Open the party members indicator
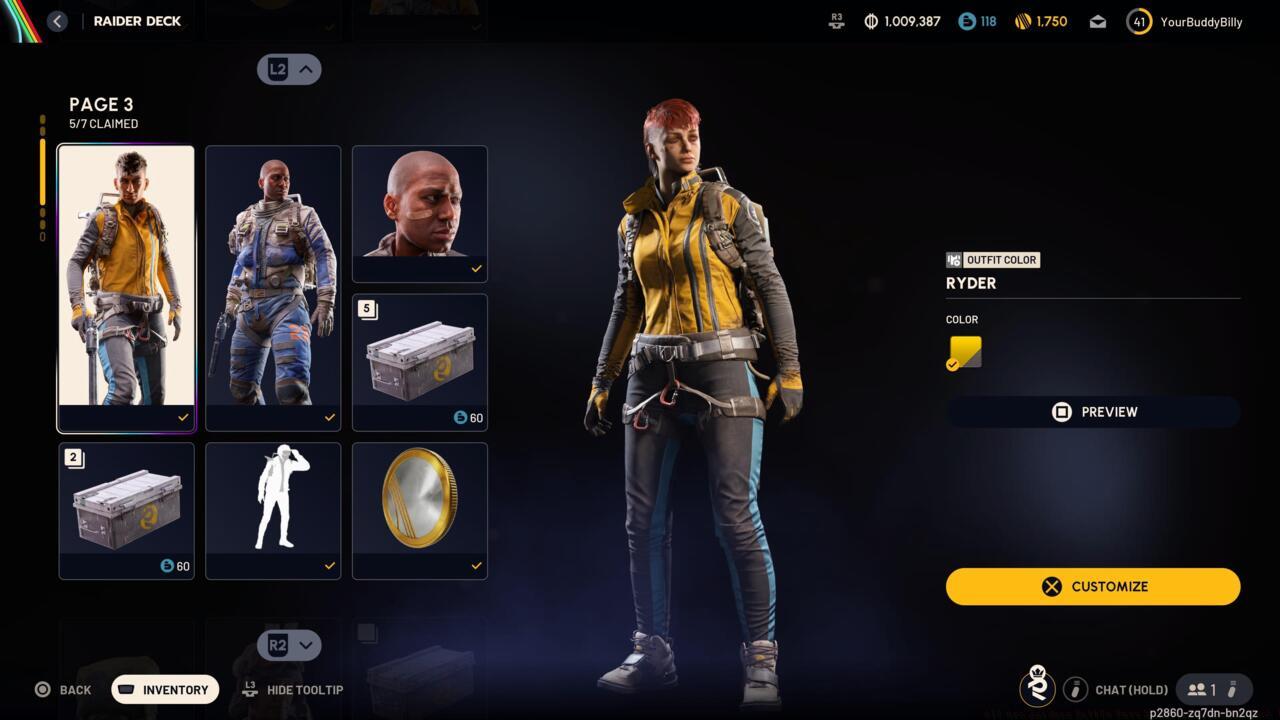1280x720 pixels. click(1206, 689)
